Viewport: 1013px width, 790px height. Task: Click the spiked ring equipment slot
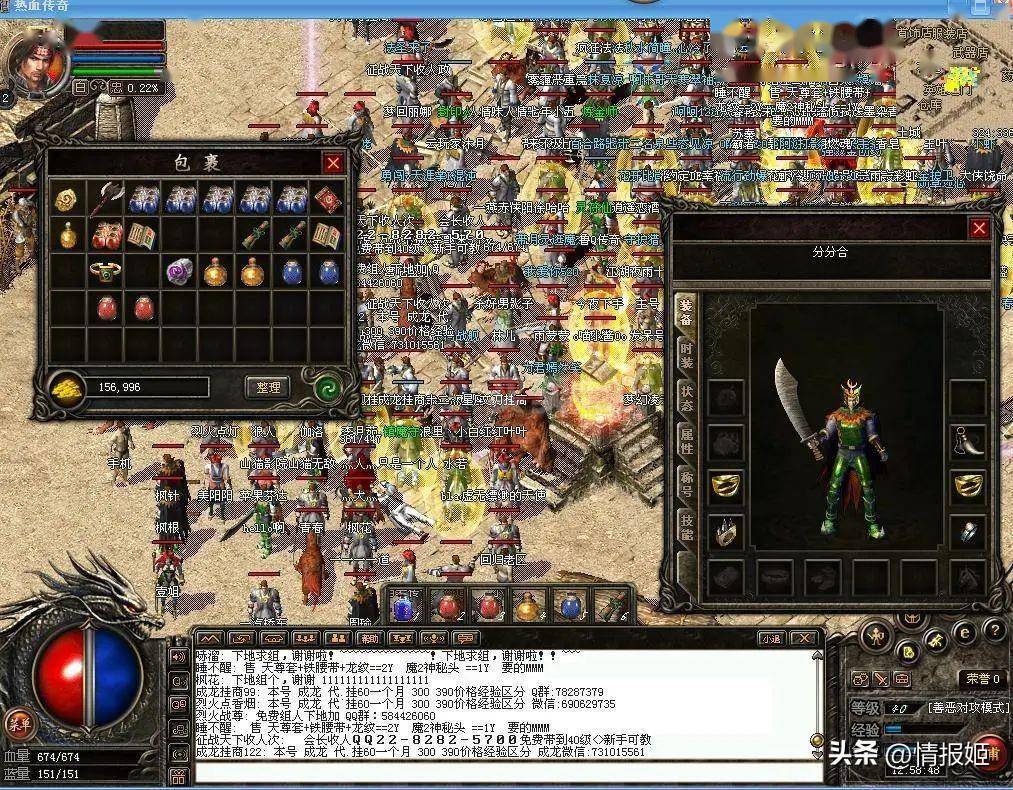[x=726, y=531]
